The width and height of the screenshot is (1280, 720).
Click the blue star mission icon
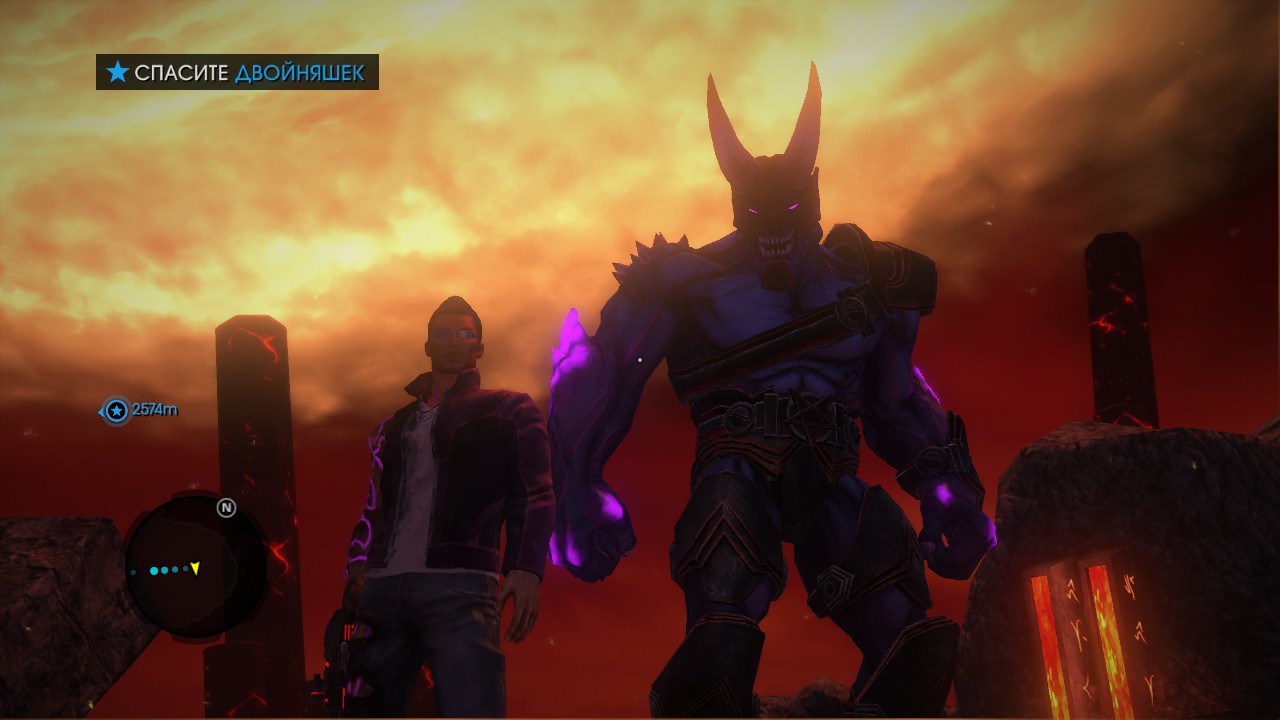coord(117,72)
